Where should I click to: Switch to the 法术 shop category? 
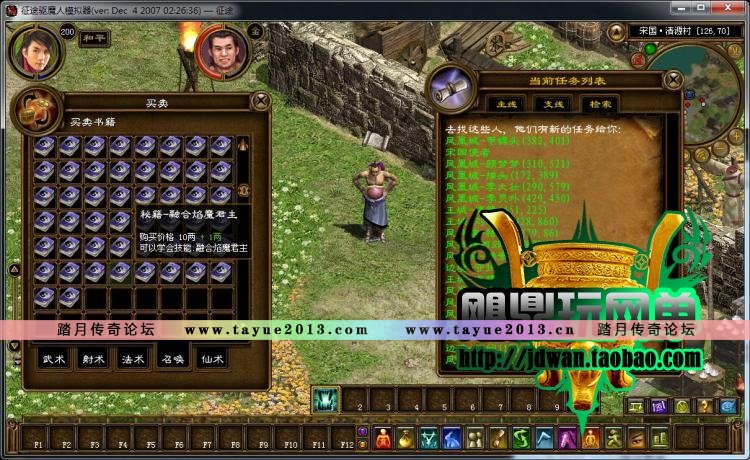(x=131, y=355)
